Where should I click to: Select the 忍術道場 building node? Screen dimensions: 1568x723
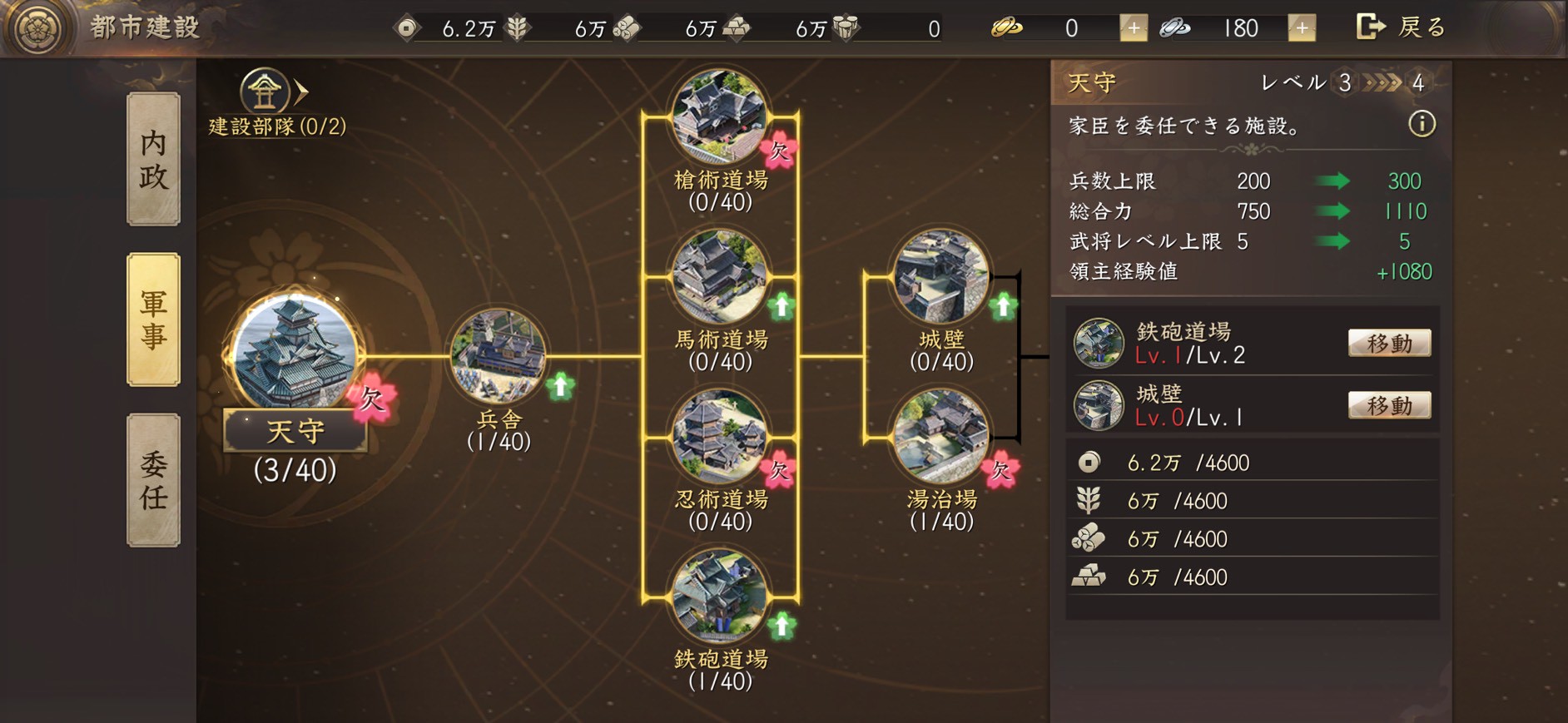click(719, 436)
